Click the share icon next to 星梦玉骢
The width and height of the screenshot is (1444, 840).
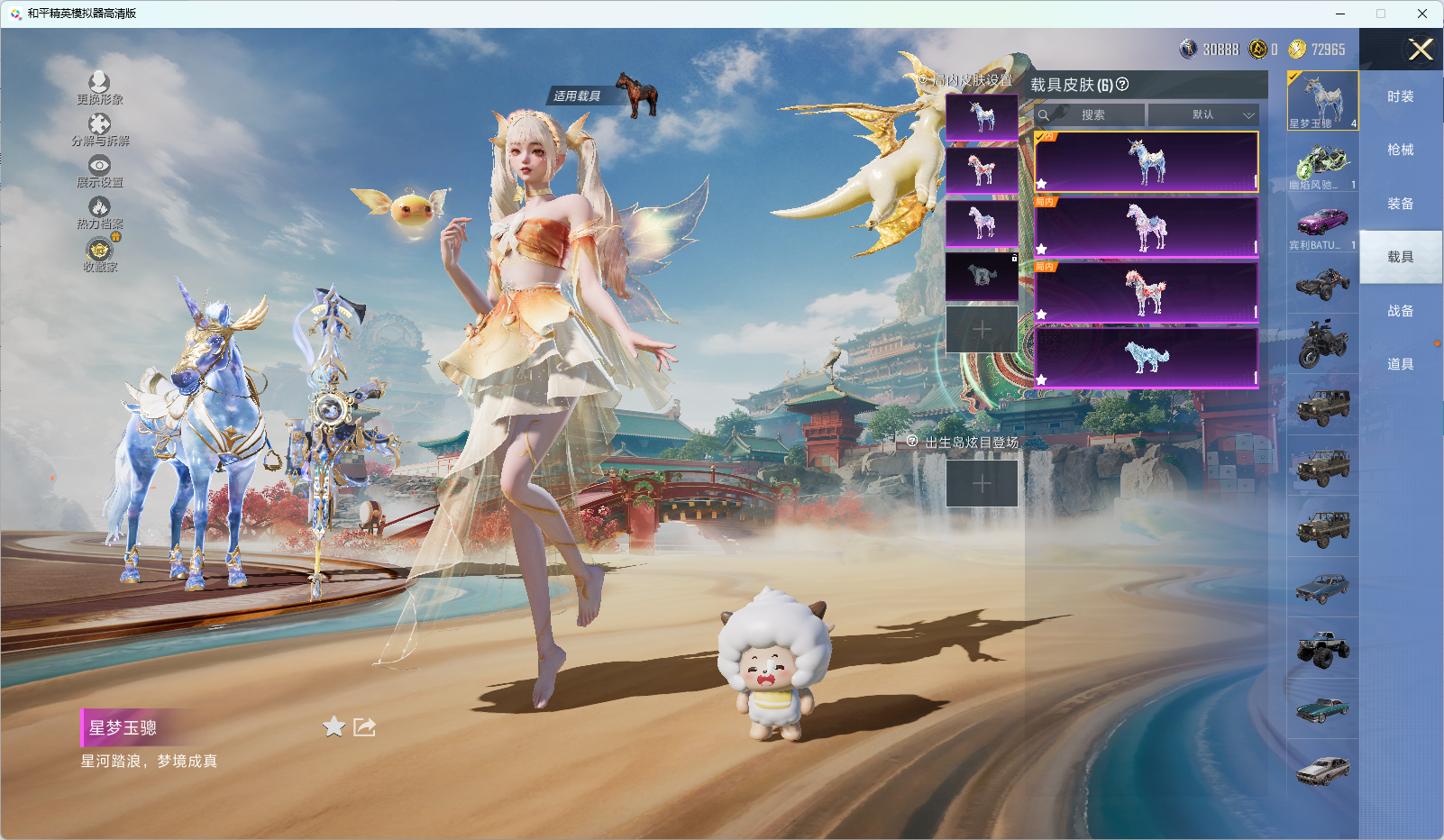(364, 727)
